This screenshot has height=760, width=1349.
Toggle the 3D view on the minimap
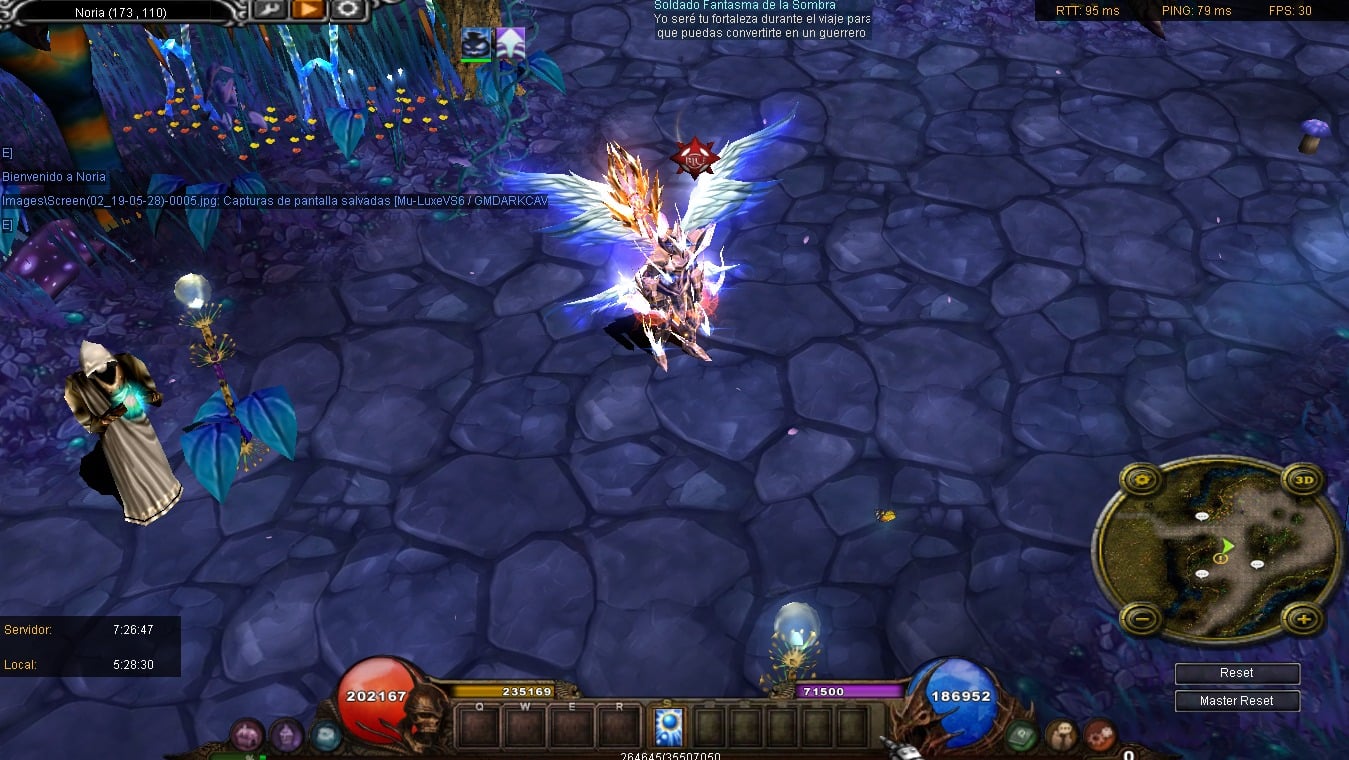[x=1304, y=479]
